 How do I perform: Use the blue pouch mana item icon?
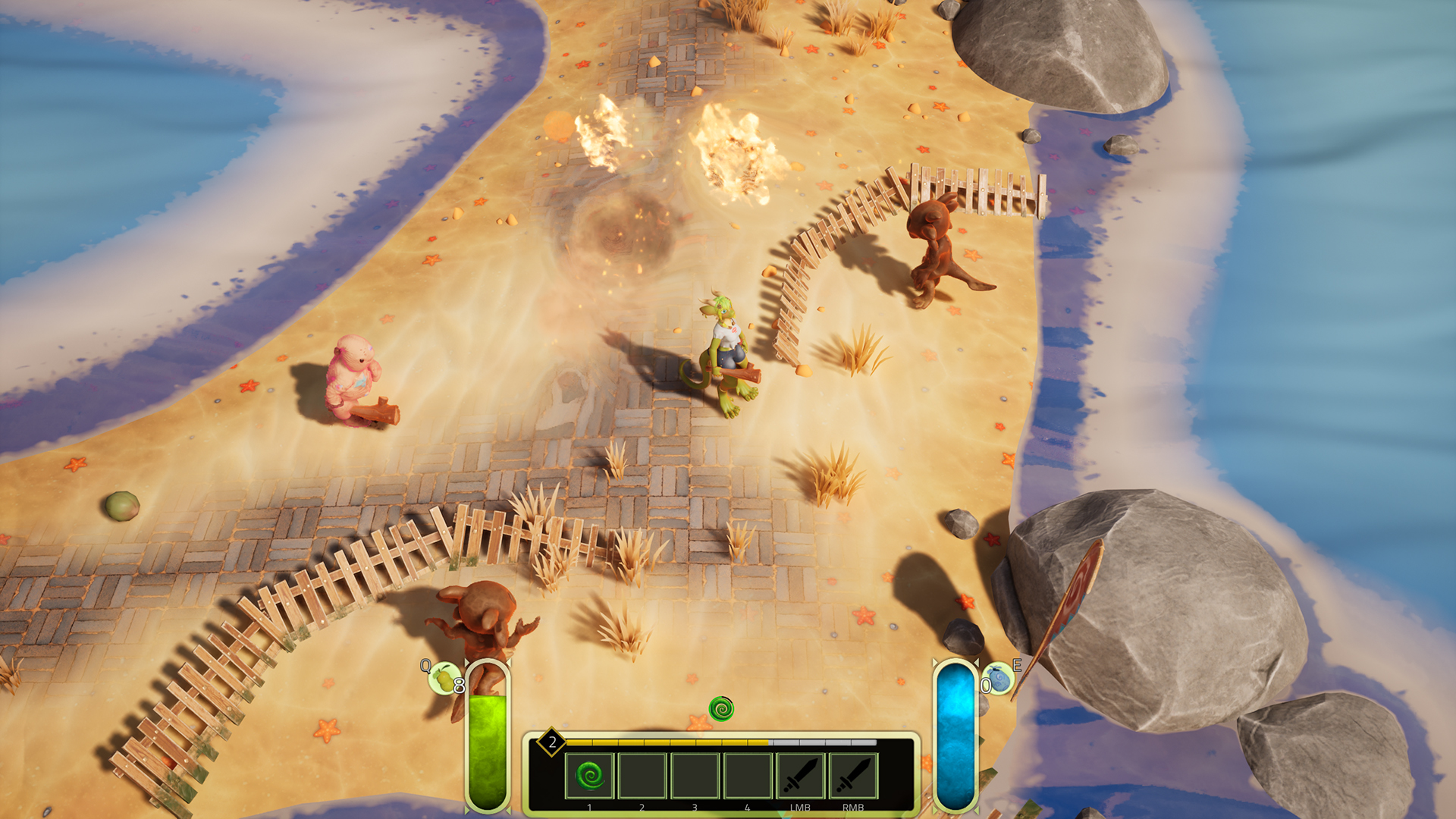click(1000, 678)
